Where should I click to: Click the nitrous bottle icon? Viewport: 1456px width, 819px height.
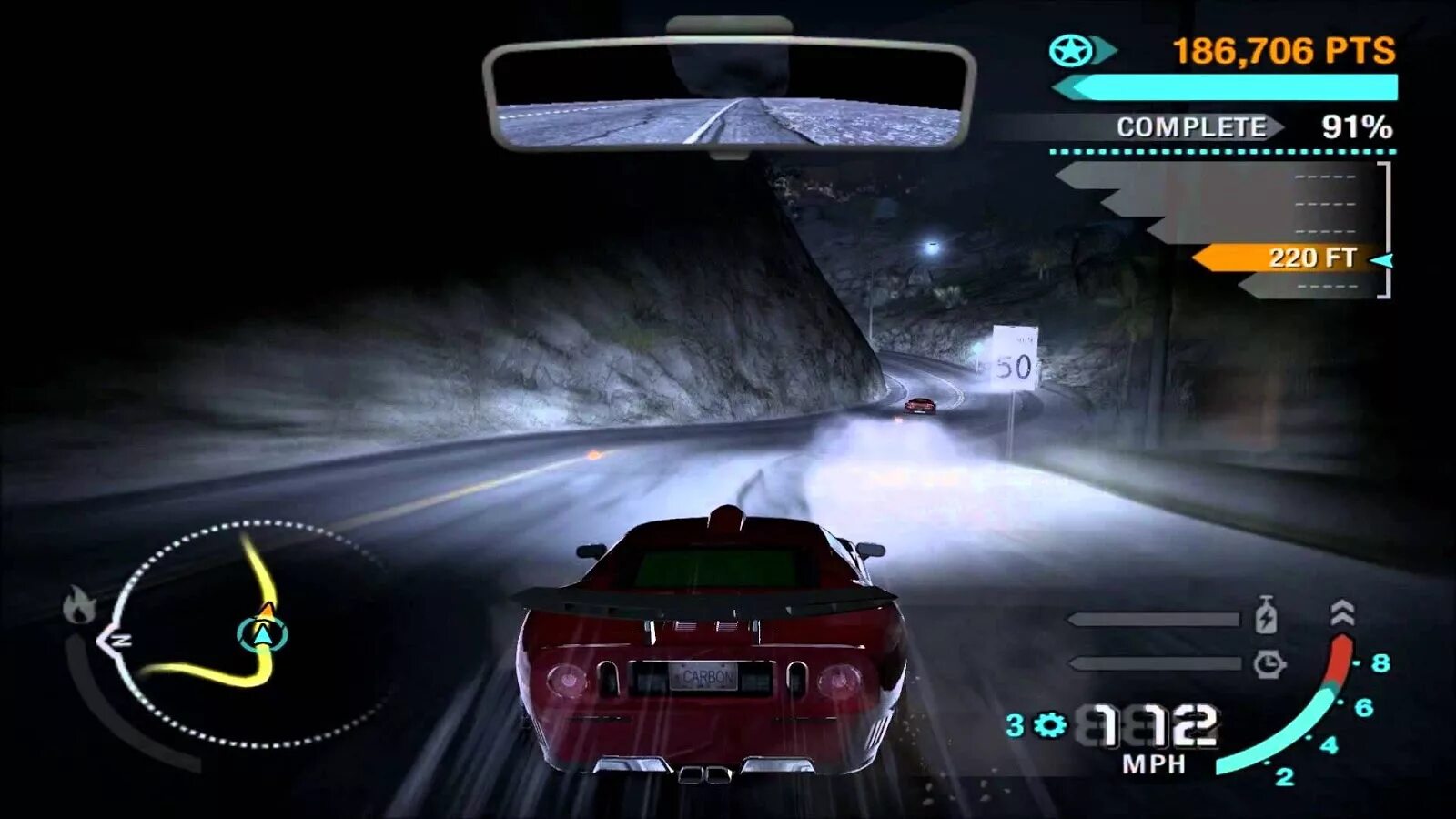1266,616
